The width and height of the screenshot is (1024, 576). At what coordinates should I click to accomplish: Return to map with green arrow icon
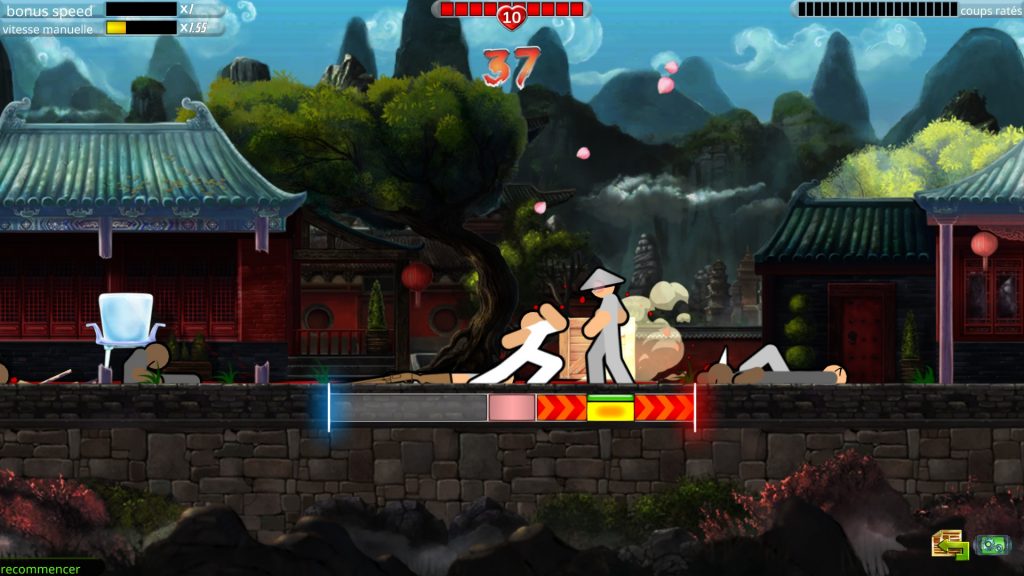949,544
